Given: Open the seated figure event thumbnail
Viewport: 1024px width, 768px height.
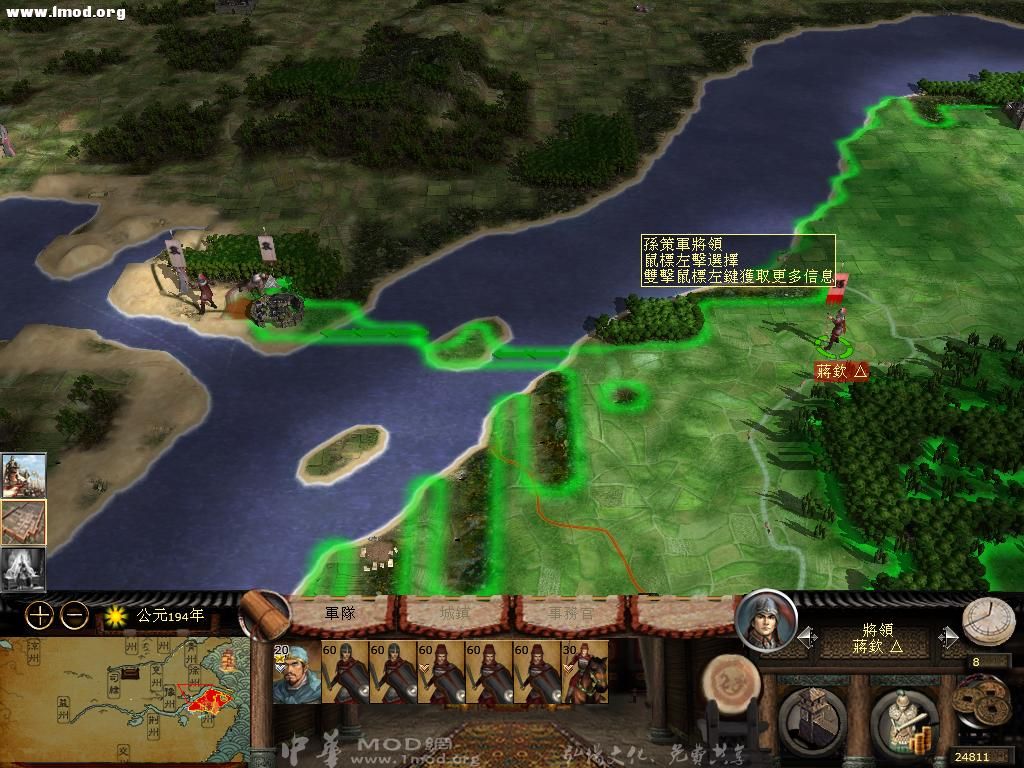Looking at the screenshot, I should (23, 567).
